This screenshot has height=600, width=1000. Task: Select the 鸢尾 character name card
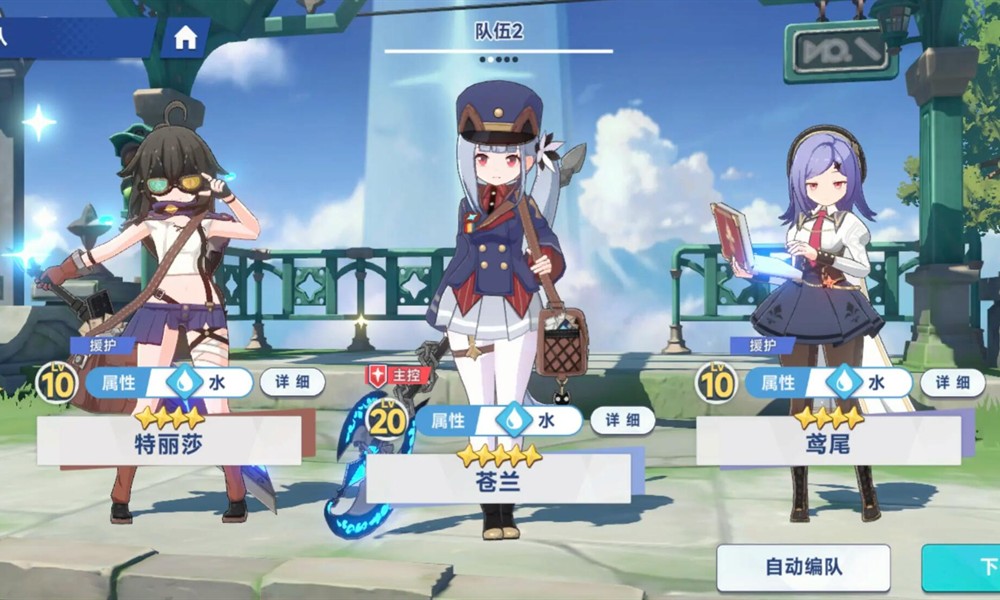pyautogui.click(x=828, y=441)
